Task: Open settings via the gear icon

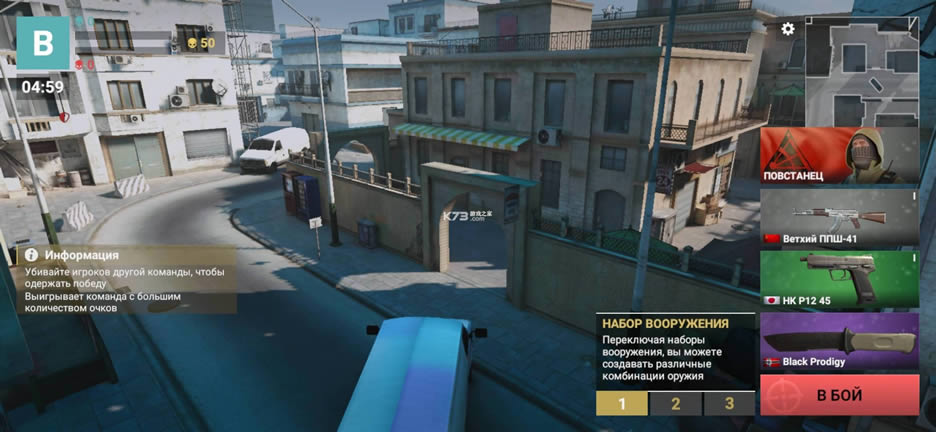Action: point(788,29)
